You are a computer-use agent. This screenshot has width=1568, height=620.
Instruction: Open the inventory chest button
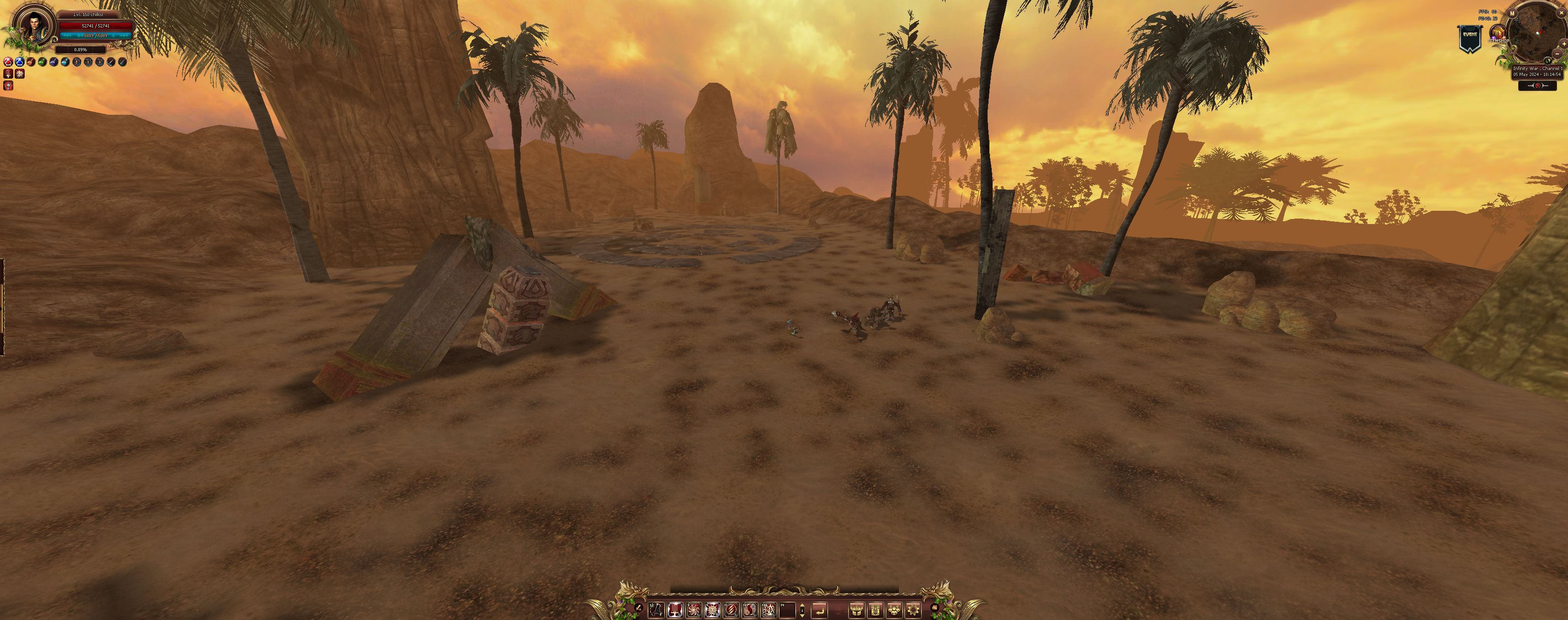(x=875, y=609)
